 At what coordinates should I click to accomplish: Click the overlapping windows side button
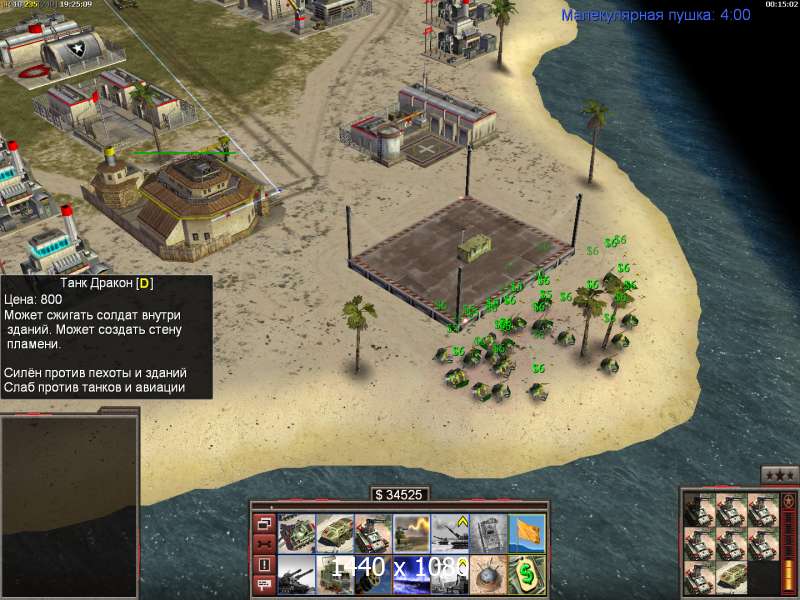point(264,522)
